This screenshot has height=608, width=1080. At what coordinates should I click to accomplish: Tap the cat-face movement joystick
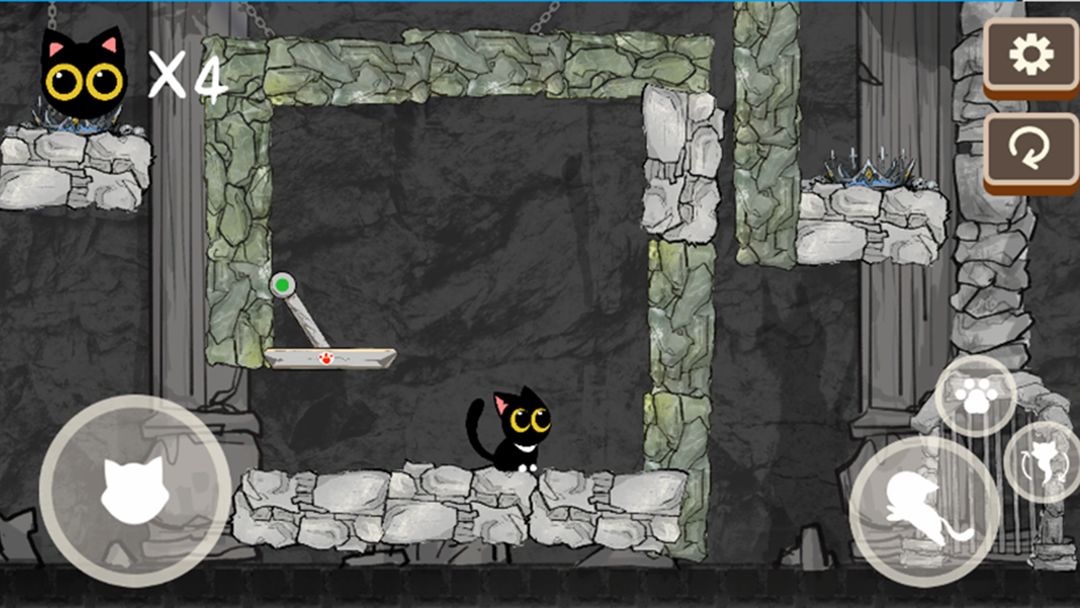coord(135,487)
